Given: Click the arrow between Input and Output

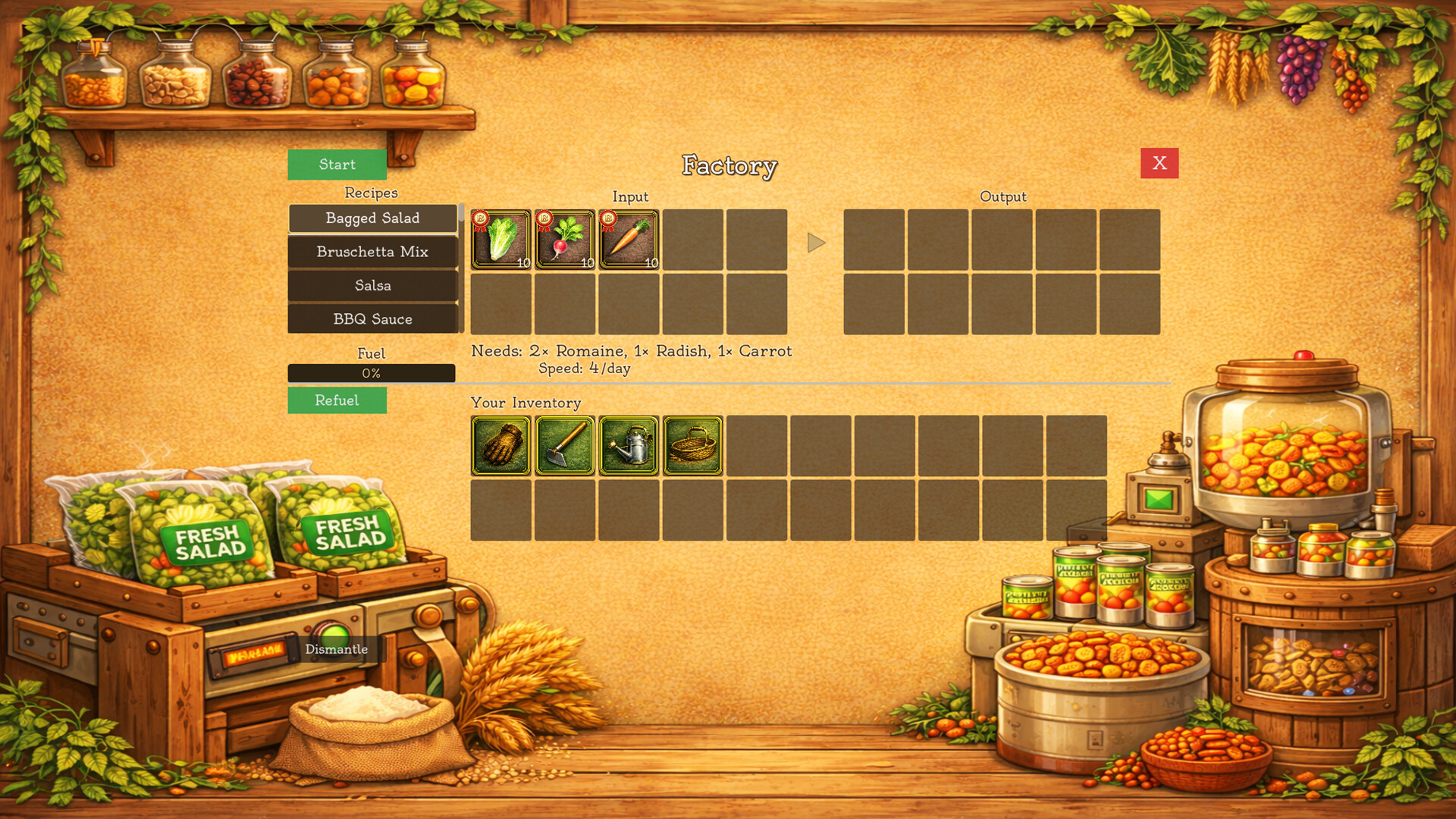Looking at the screenshot, I should pos(816,243).
